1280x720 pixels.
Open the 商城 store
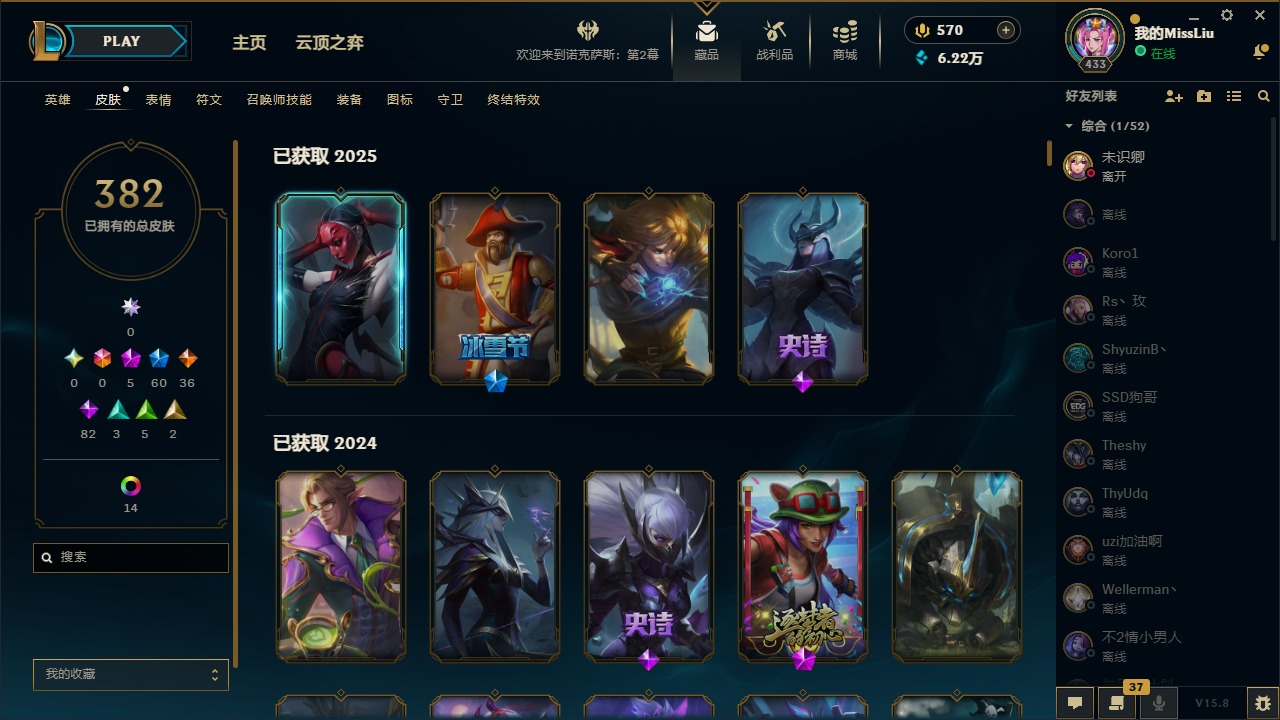[x=845, y=41]
